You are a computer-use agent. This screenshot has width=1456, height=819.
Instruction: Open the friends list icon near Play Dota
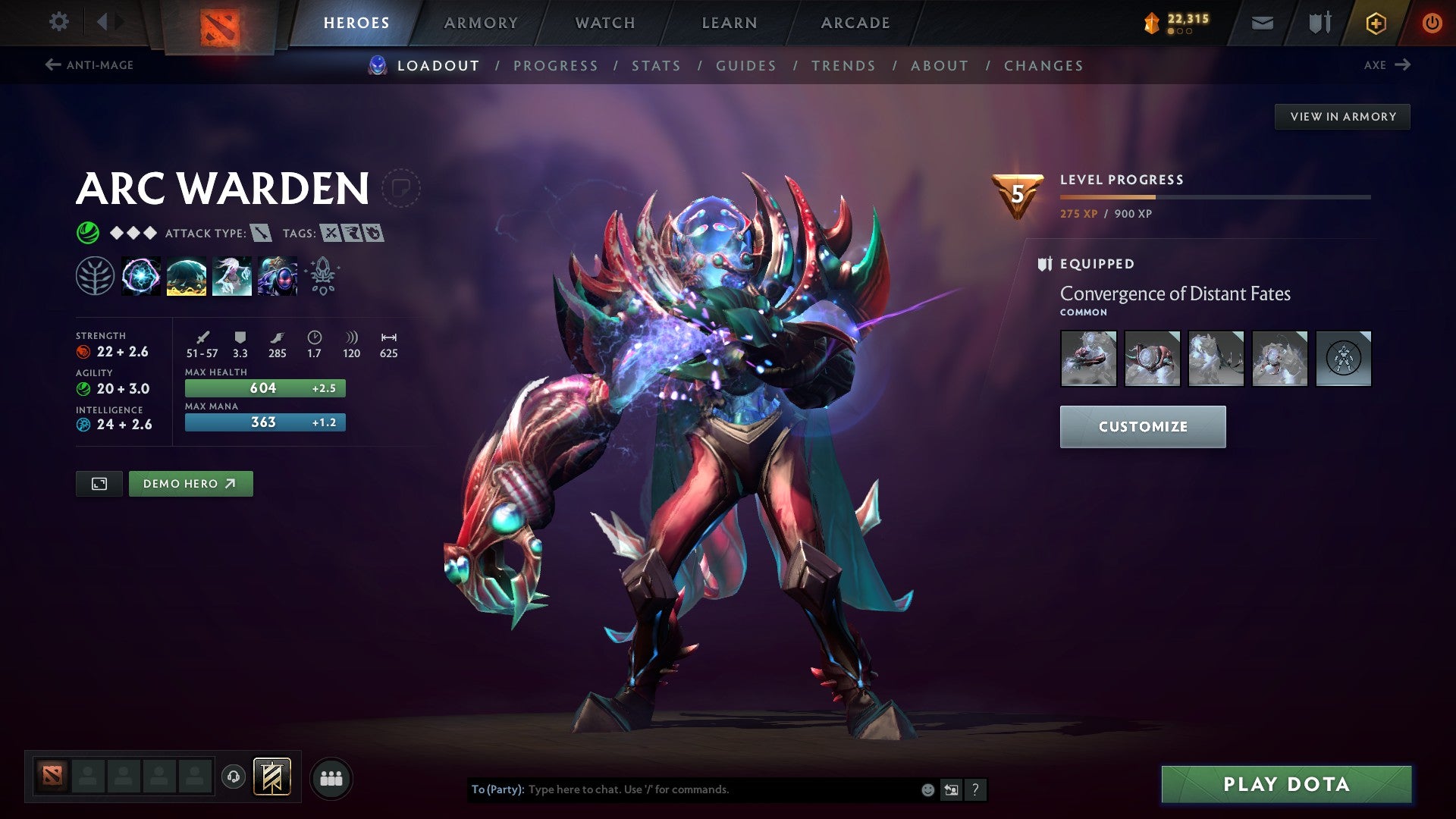point(331,777)
